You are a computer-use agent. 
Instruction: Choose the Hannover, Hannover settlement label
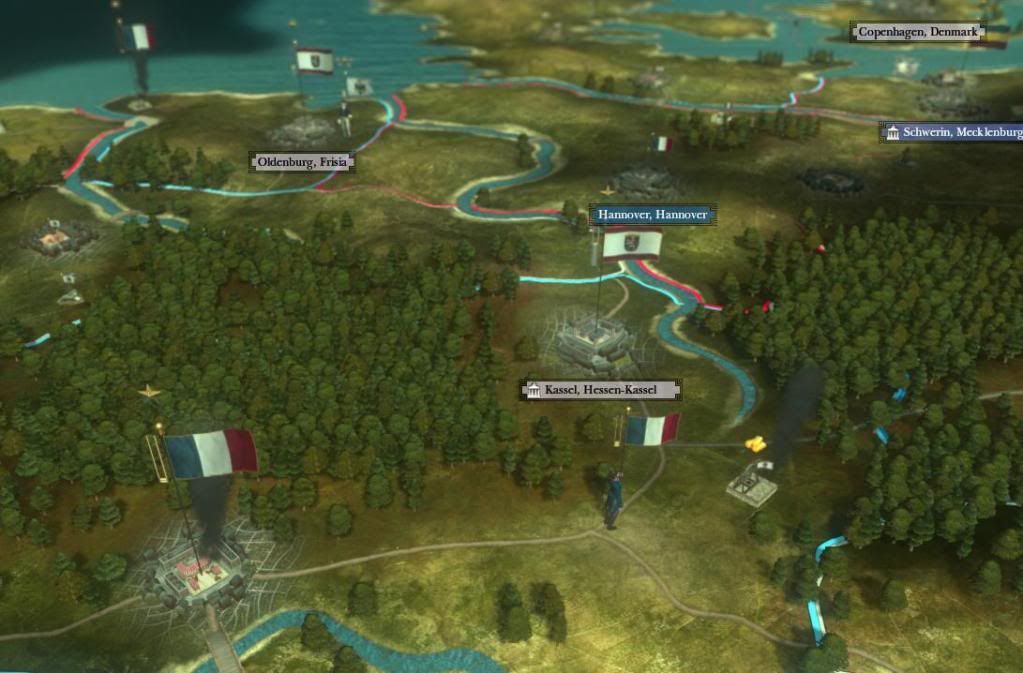pyautogui.click(x=652, y=215)
